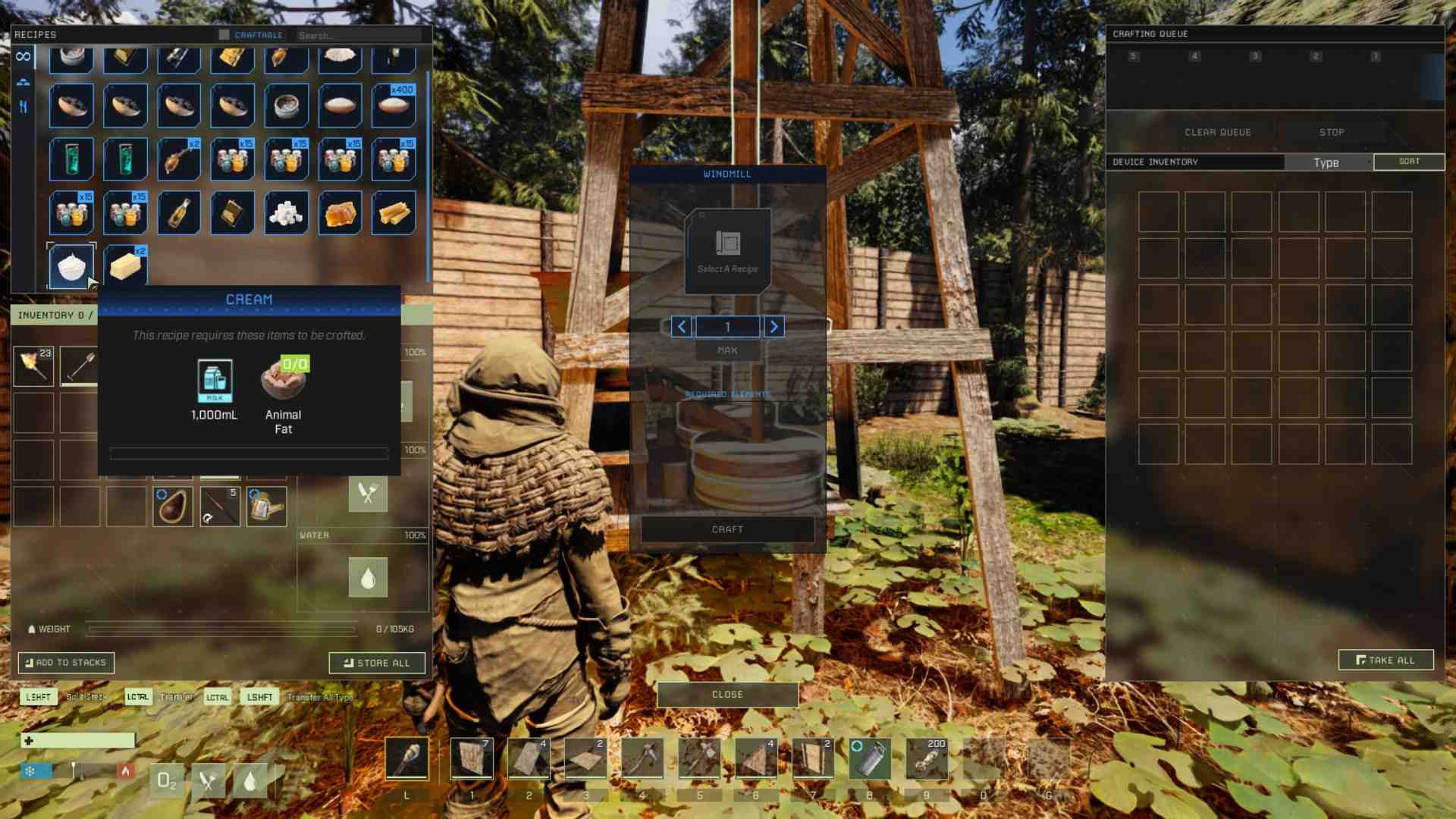Click STORE ALL in the inventory panel
The image size is (1456, 819).
377,662
